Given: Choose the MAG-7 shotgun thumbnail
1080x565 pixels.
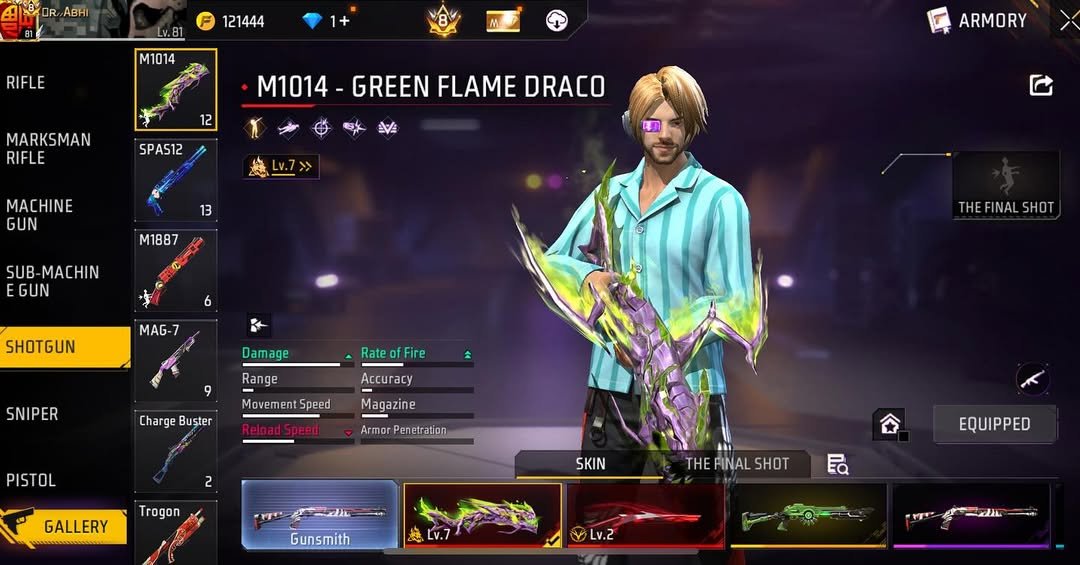Looking at the screenshot, I should [x=175, y=360].
